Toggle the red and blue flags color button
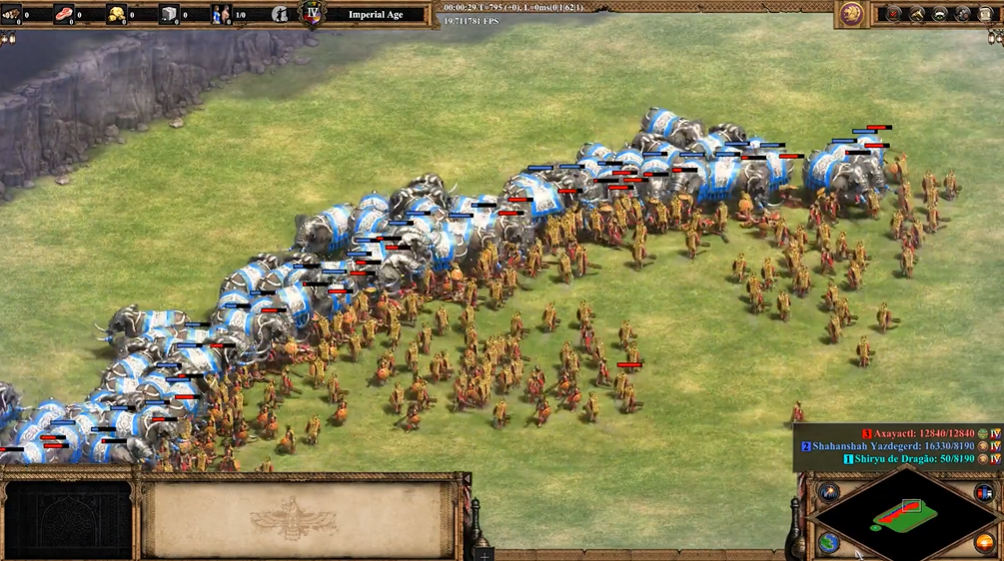 point(984,493)
